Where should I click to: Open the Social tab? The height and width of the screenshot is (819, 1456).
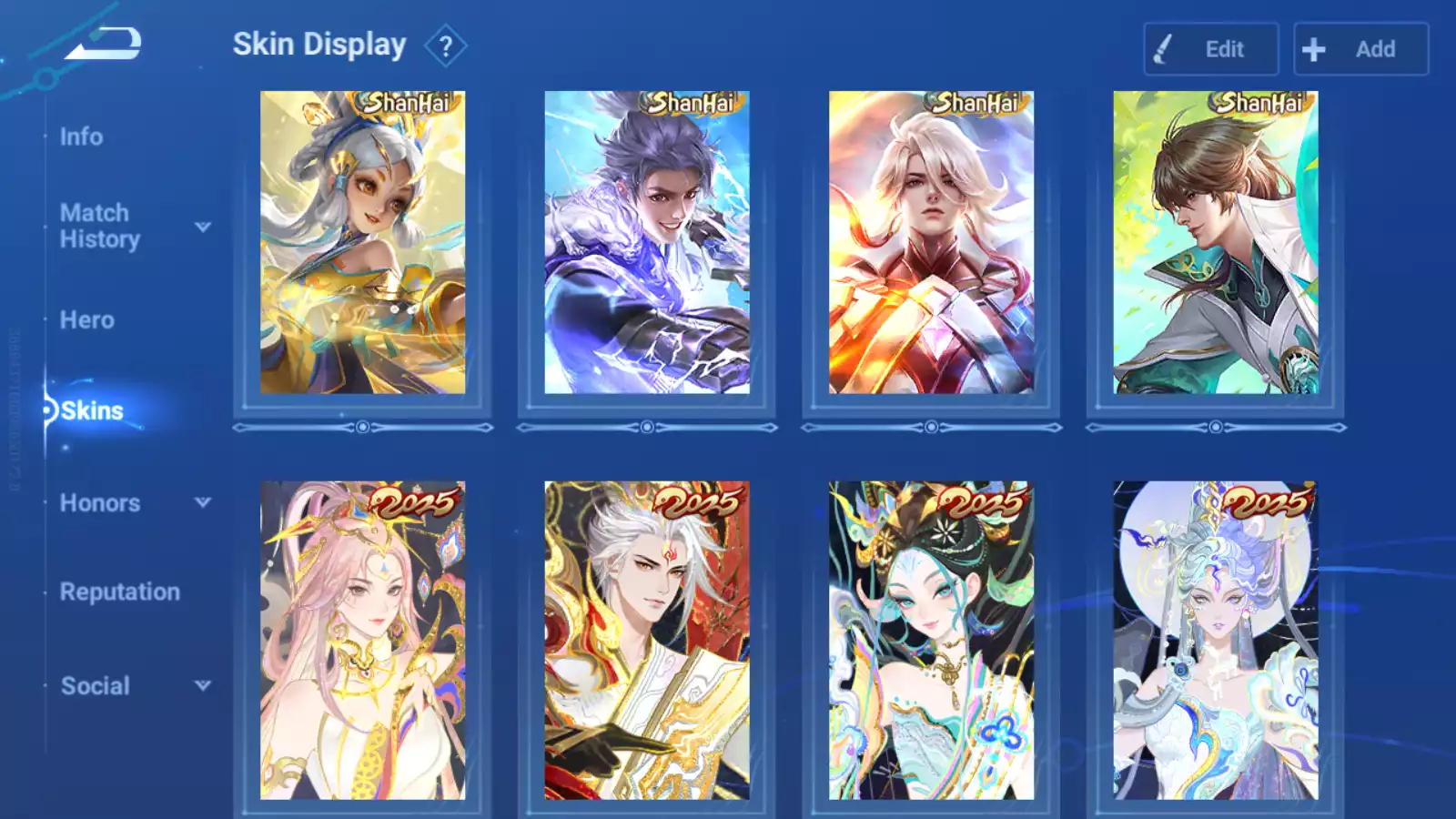pyautogui.click(x=95, y=686)
